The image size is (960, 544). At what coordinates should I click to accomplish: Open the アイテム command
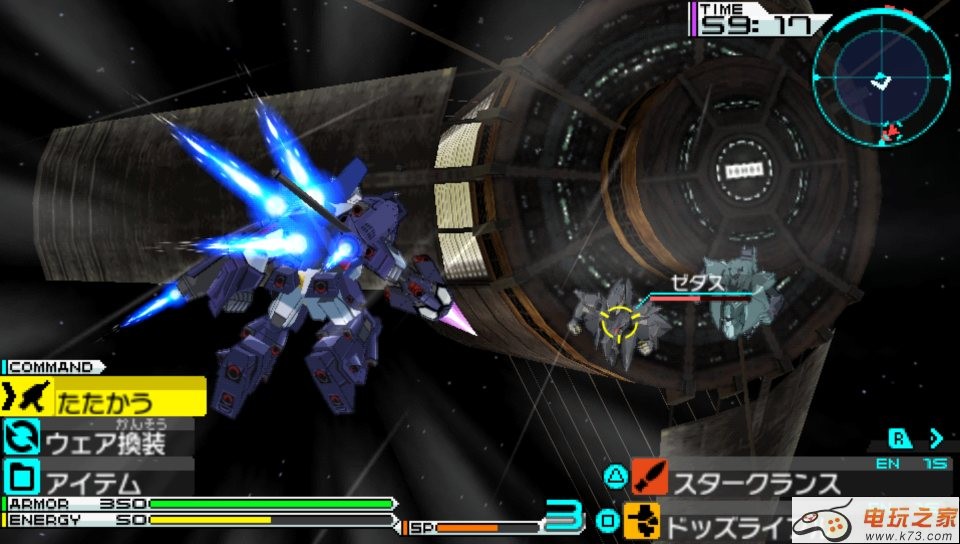pyautogui.click(x=98, y=477)
